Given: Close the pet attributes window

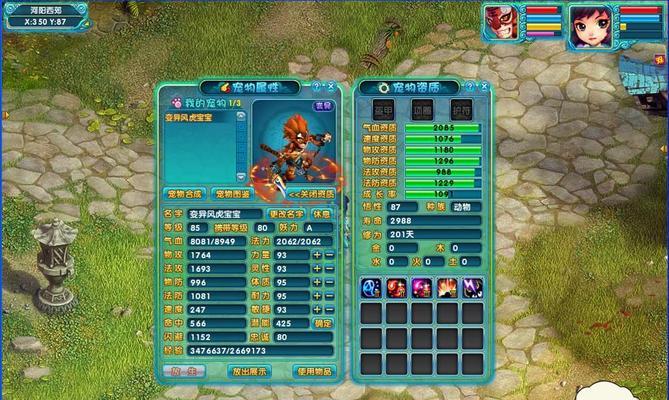Looking at the screenshot, I should pos(329,88).
